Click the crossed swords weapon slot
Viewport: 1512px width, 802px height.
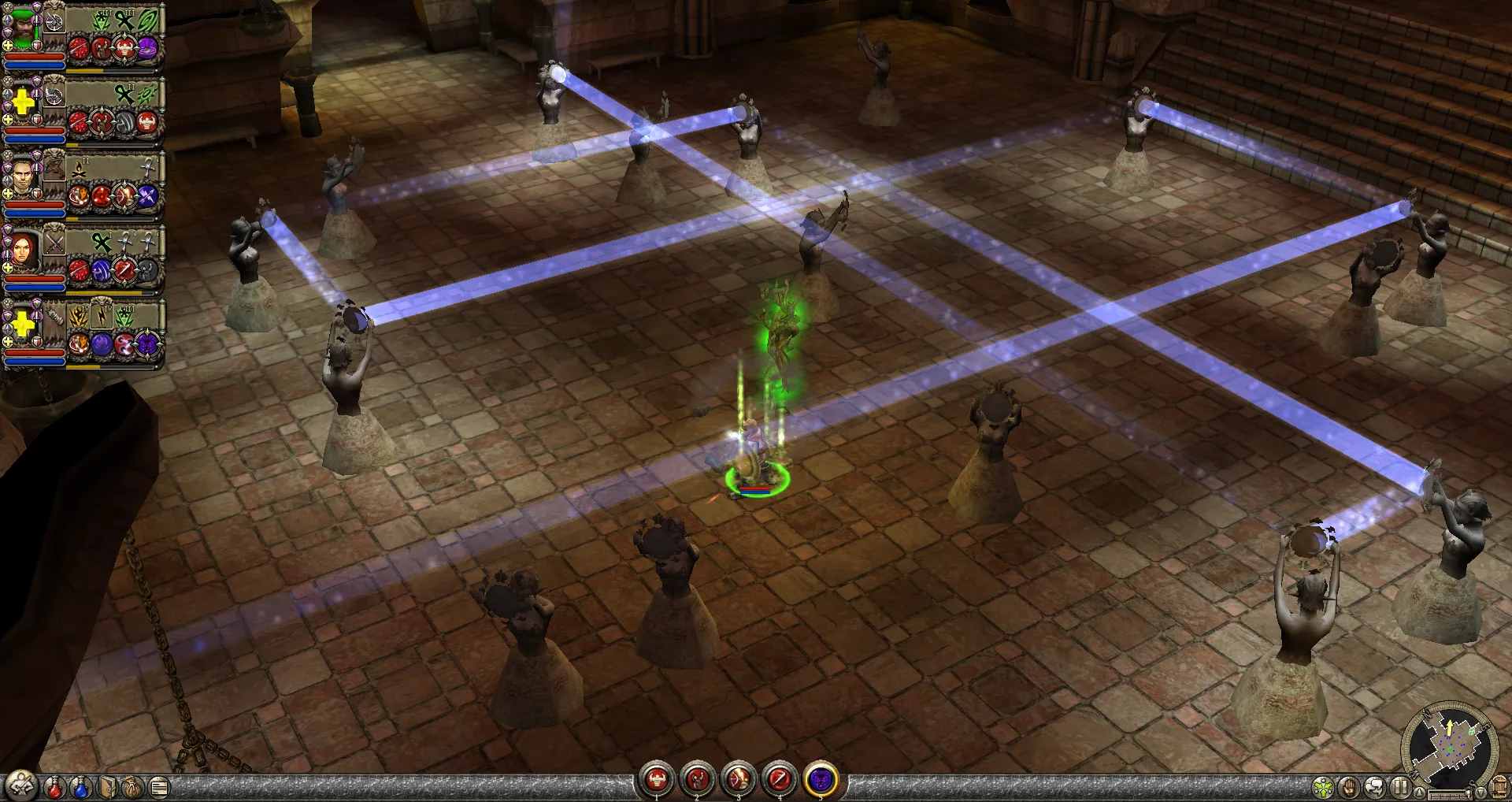(54, 243)
